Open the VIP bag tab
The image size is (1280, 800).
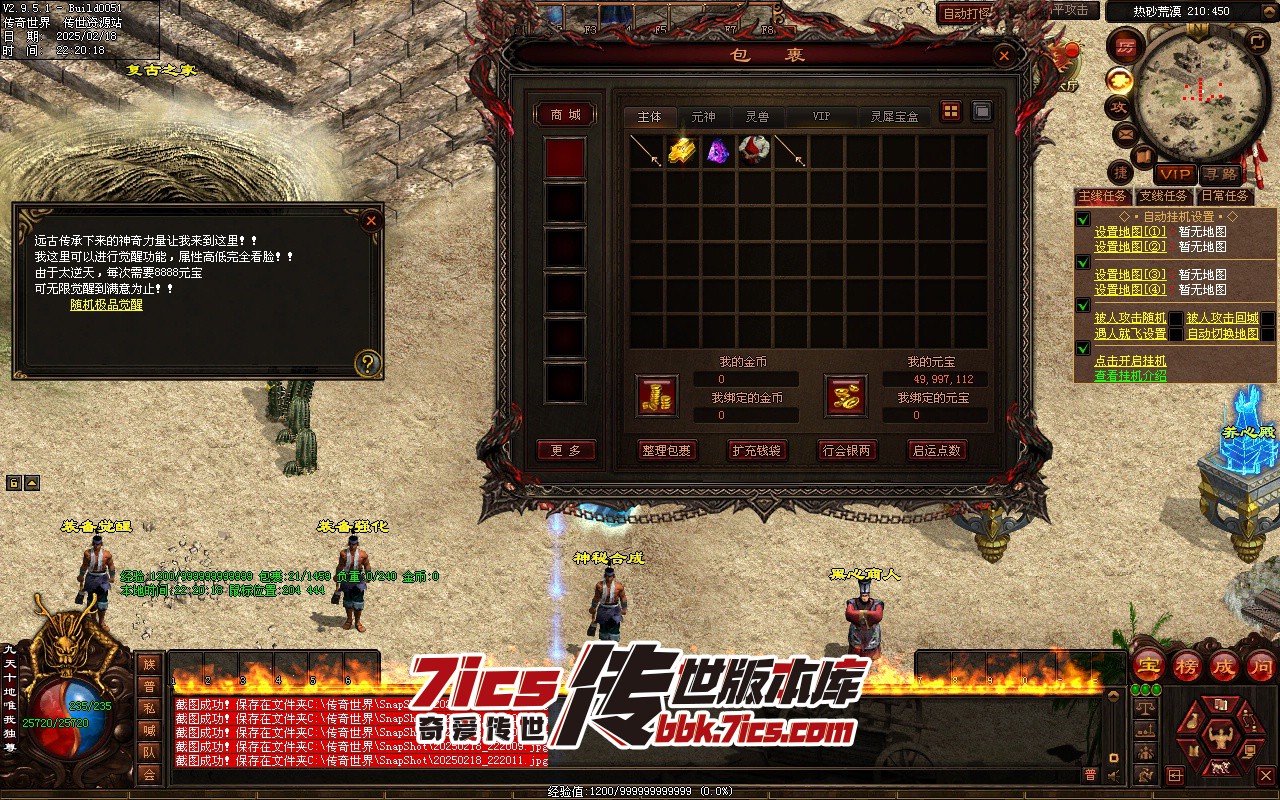coord(821,117)
